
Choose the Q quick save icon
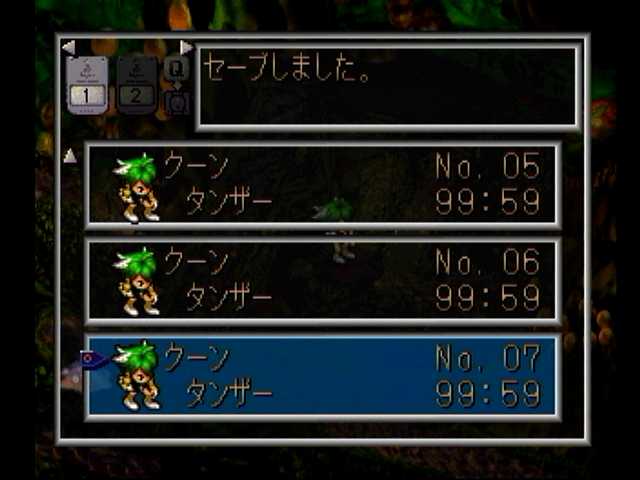click(176, 68)
